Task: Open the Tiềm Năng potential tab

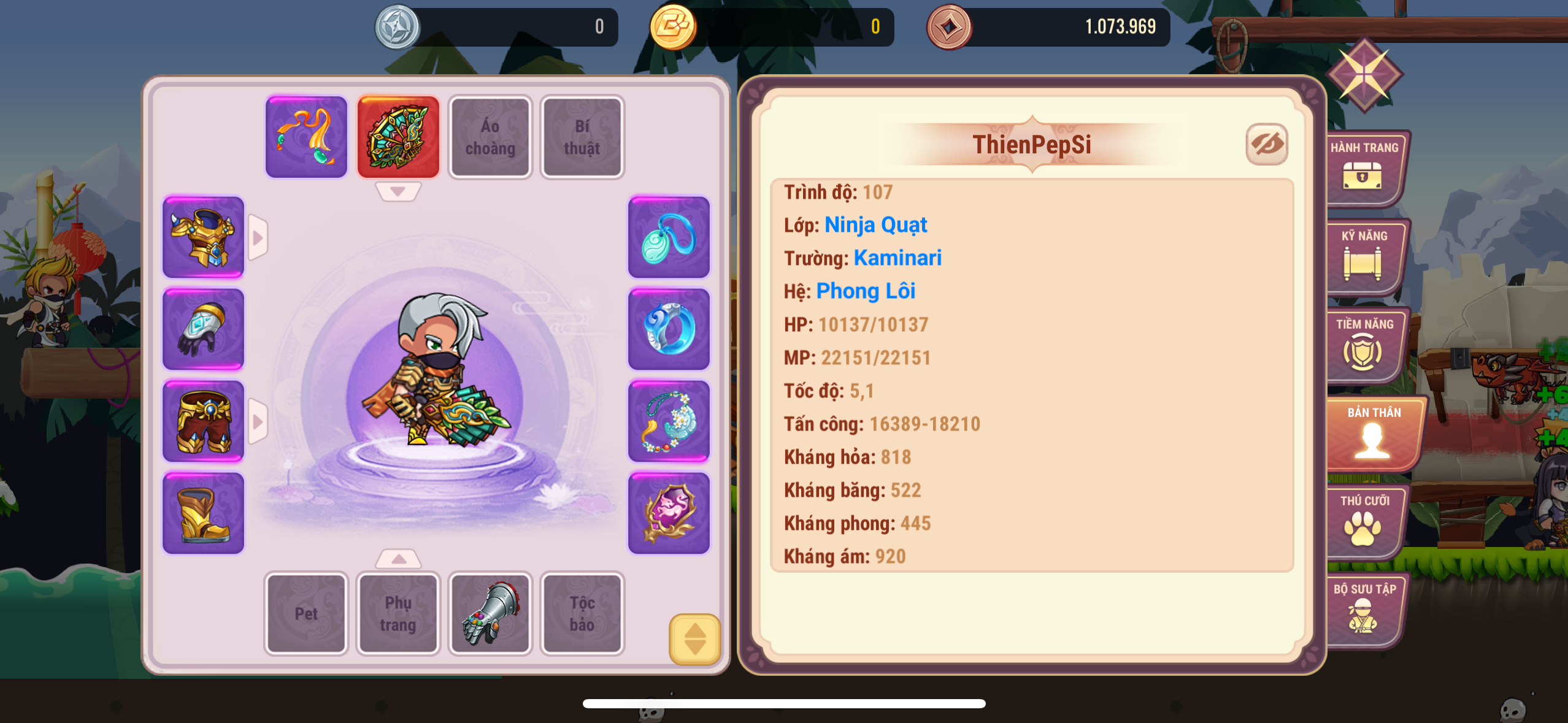Action: pyautogui.click(x=1363, y=344)
